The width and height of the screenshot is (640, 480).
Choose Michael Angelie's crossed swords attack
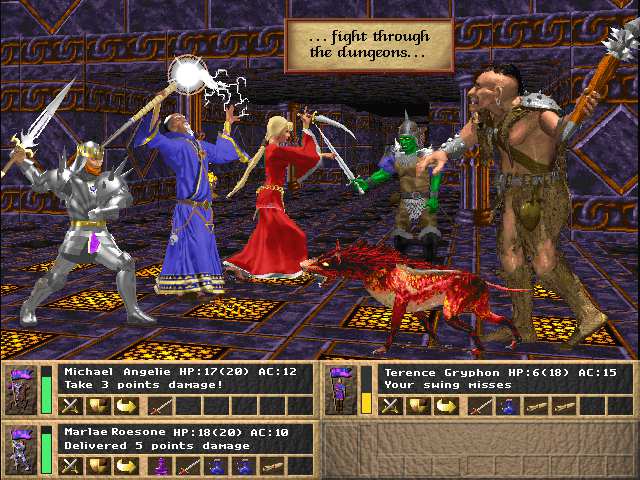point(70,406)
